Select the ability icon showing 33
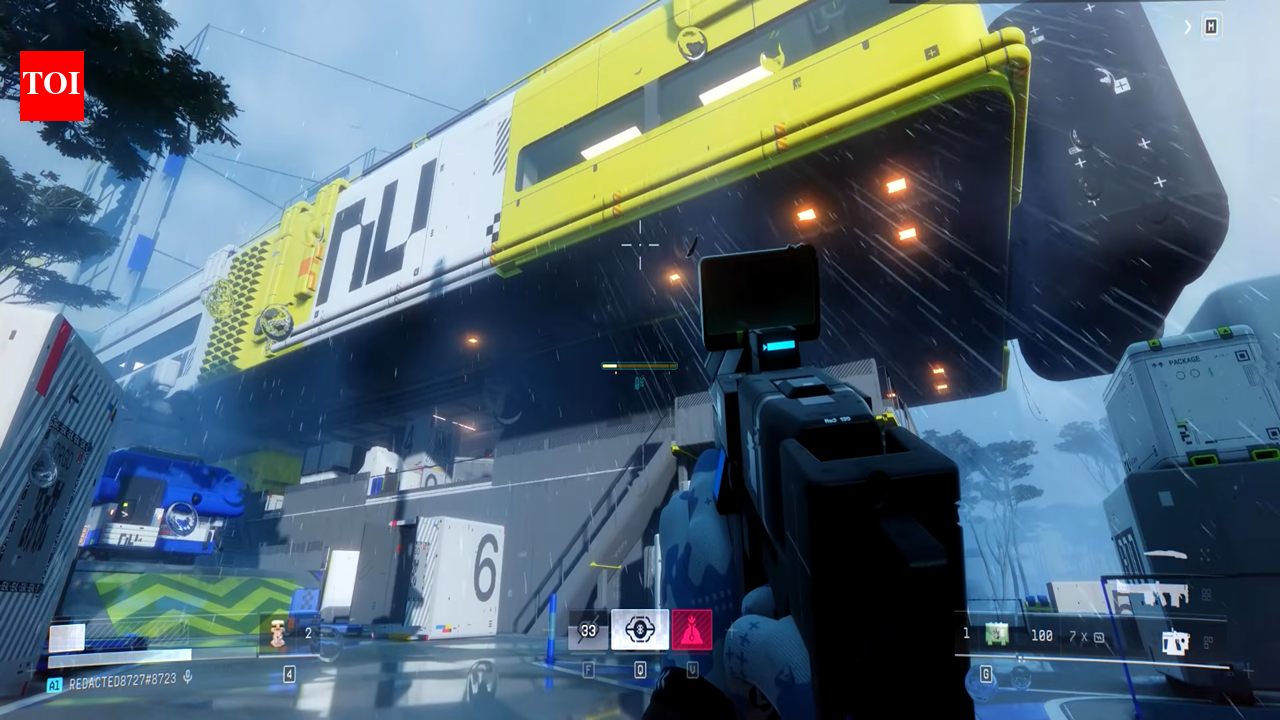1280x720 pixels. click(588, 631)
